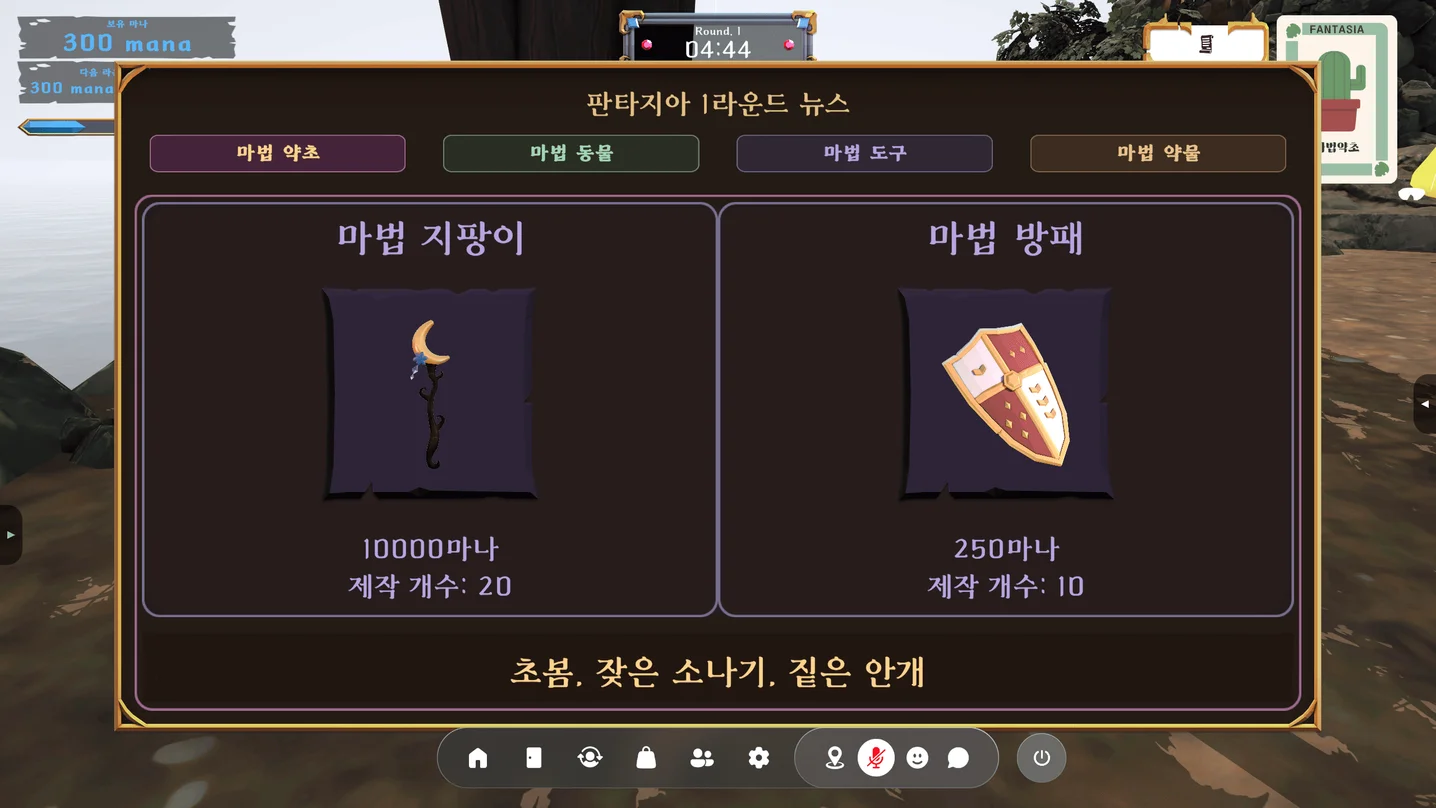Expand the left edge side panel arrow

[x=11, y=535]
